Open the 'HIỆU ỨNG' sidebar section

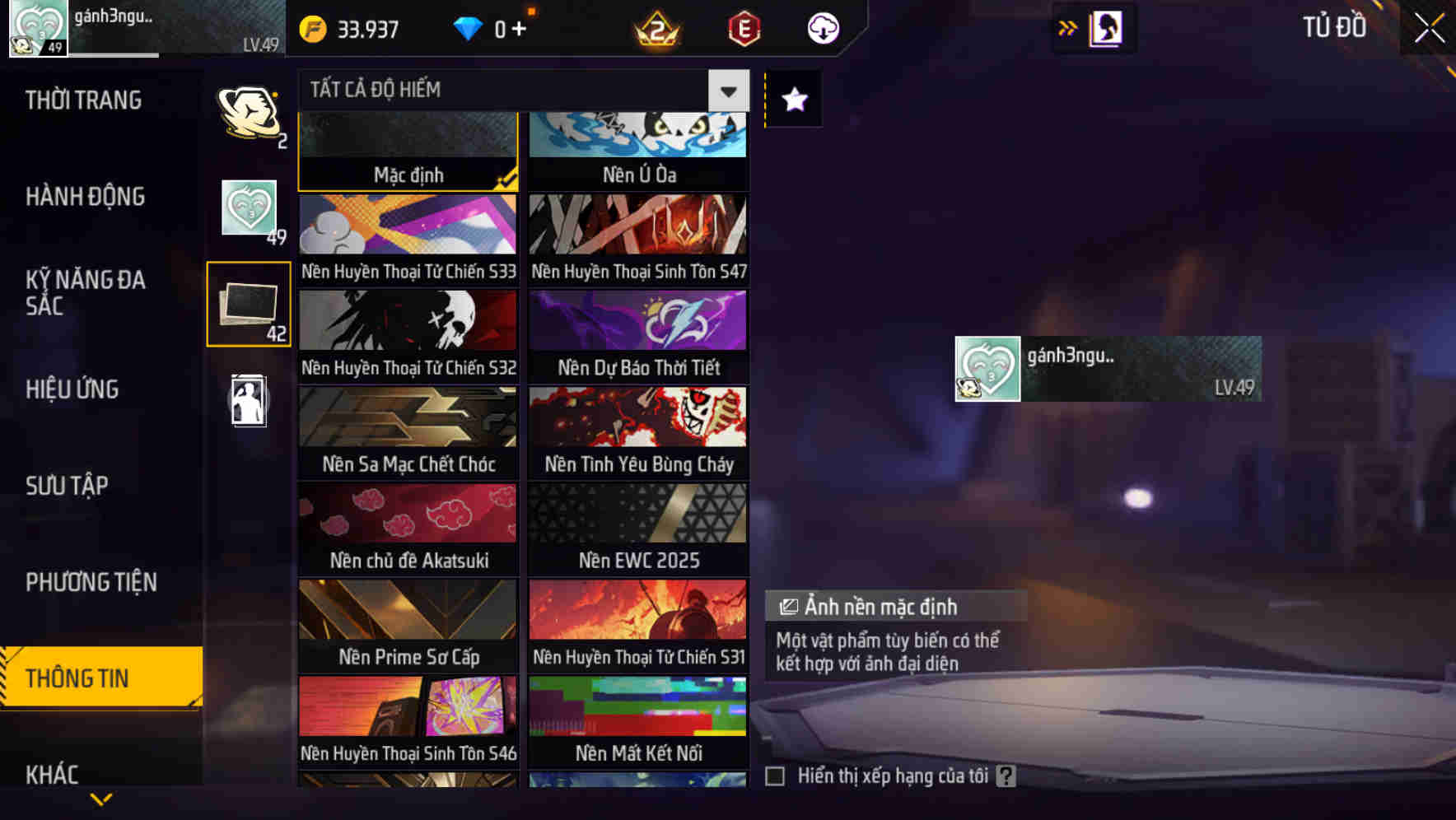coord(72,389)
